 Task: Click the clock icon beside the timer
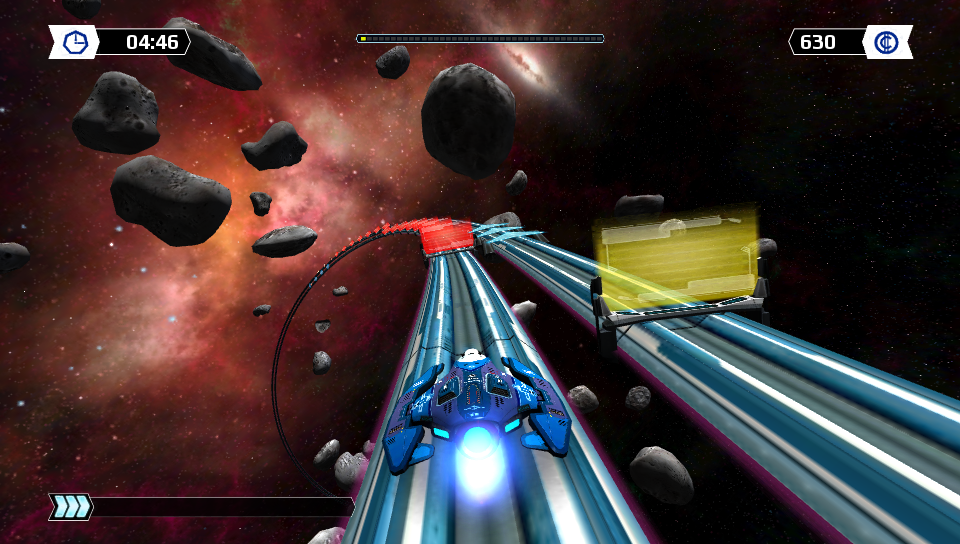tap(75, 42)
